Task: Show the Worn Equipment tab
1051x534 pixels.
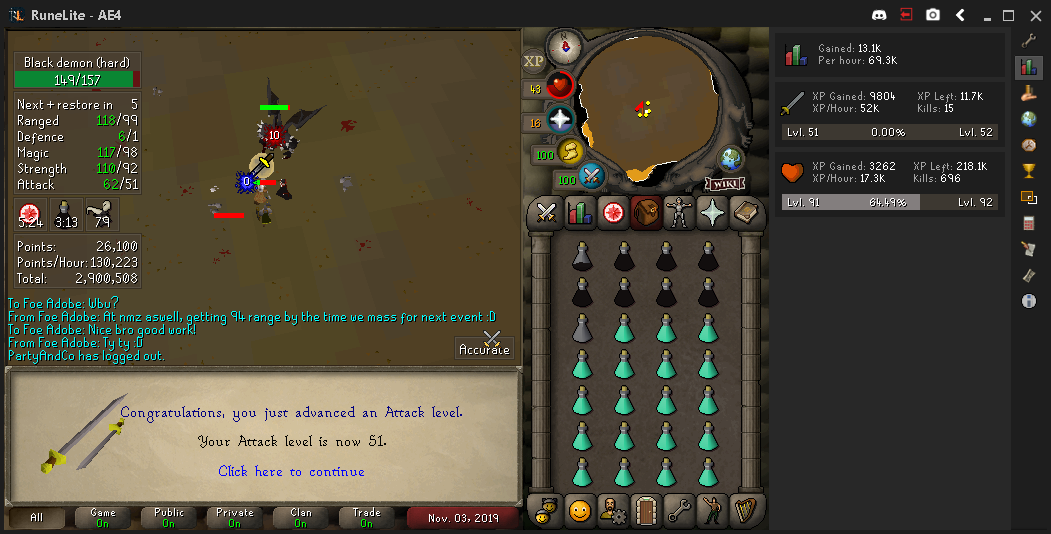Action: click(679, 213)
